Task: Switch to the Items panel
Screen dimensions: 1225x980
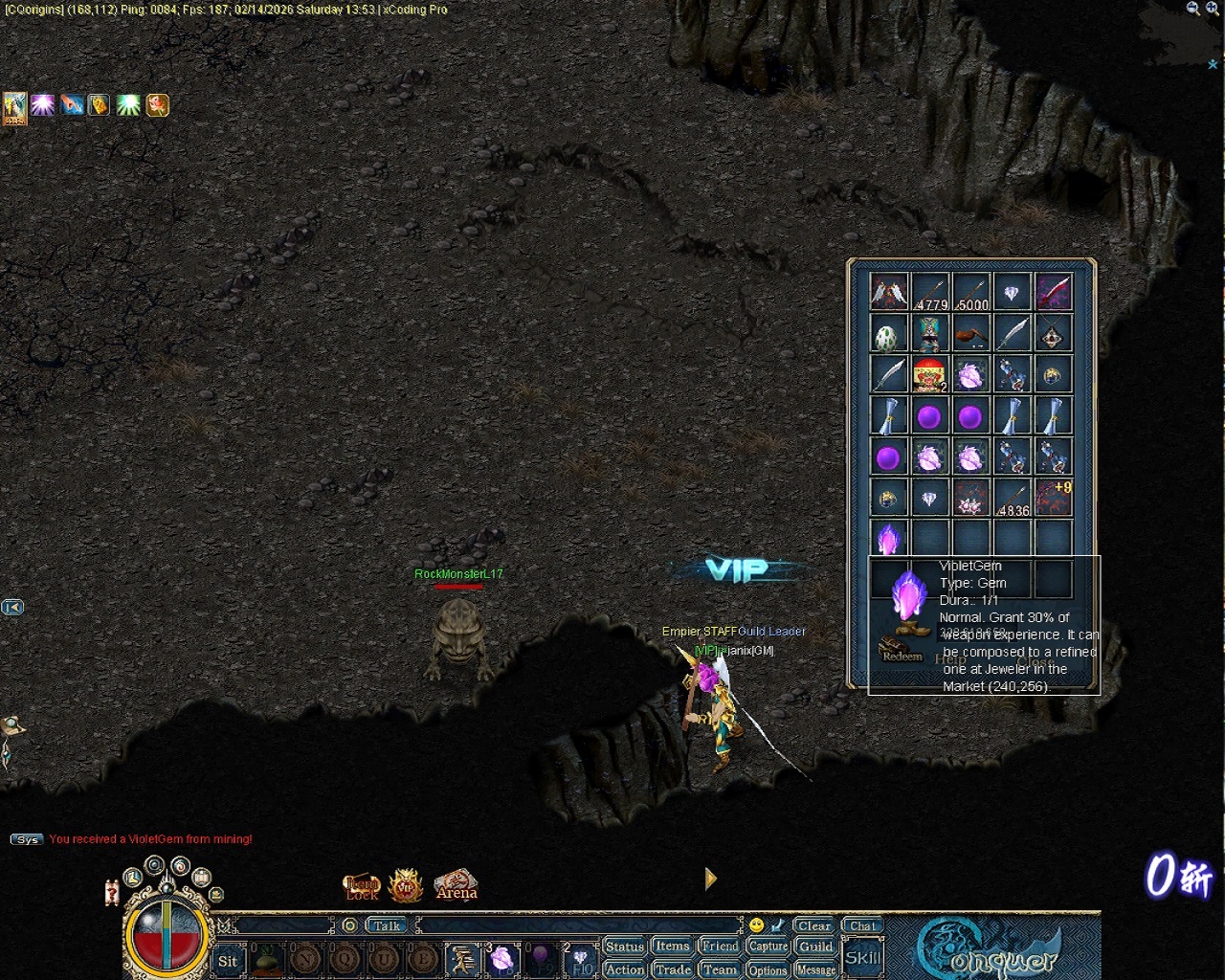Action: pyautogui.click(x=672, y=946)
